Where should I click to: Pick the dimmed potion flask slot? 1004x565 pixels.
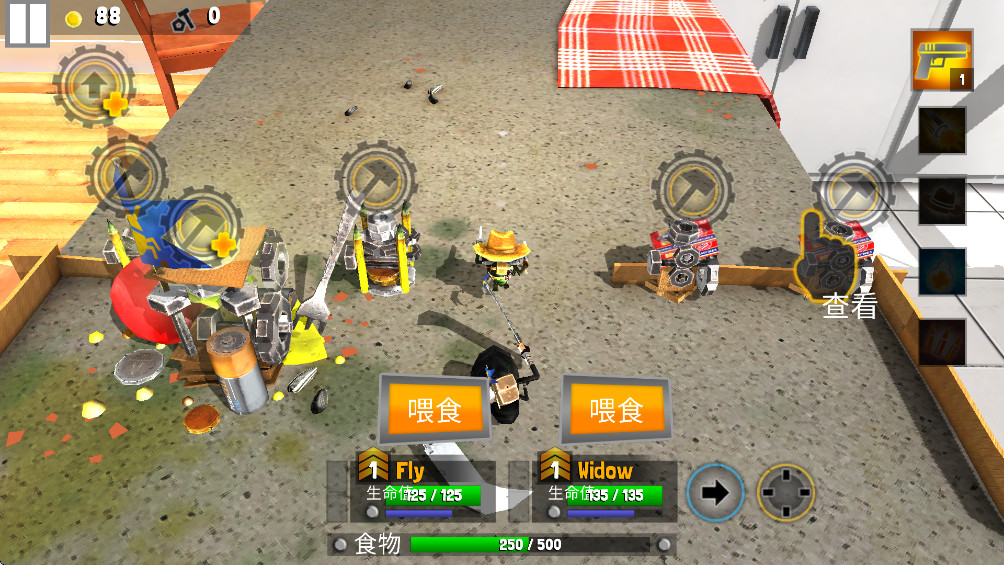pos(942,271)
